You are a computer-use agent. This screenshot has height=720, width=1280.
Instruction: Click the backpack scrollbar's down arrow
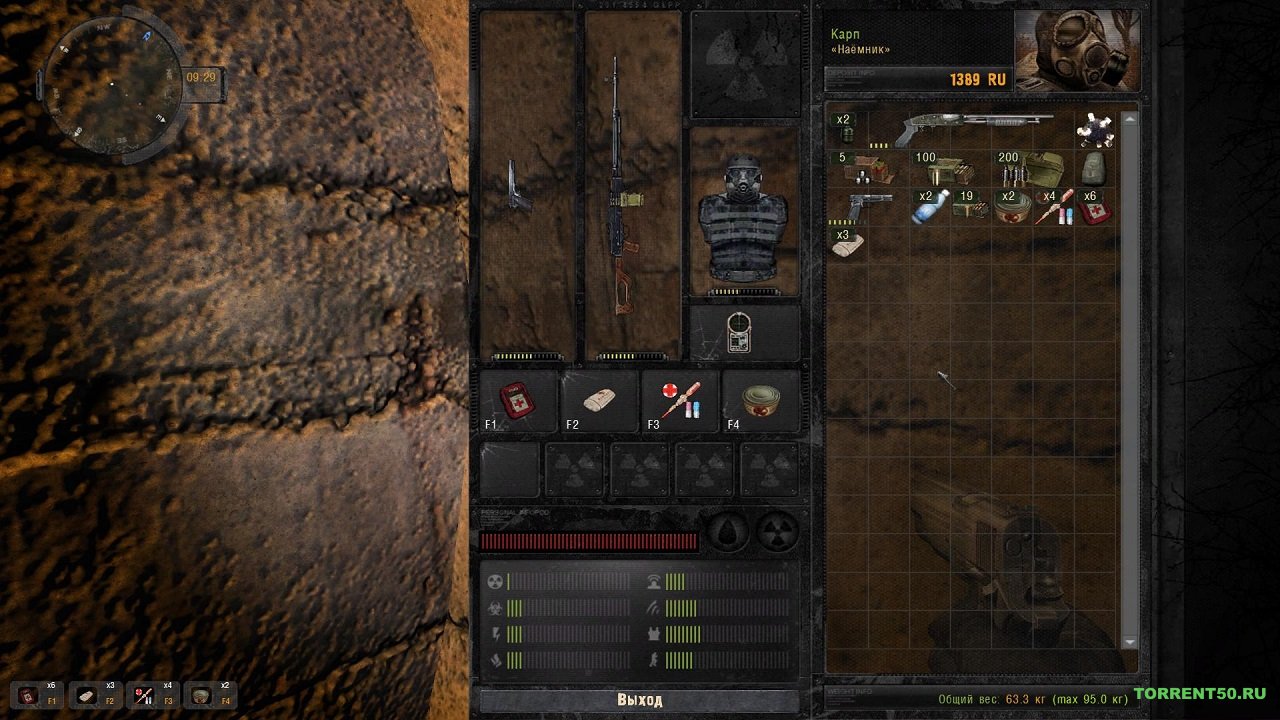click(1130, 642)
